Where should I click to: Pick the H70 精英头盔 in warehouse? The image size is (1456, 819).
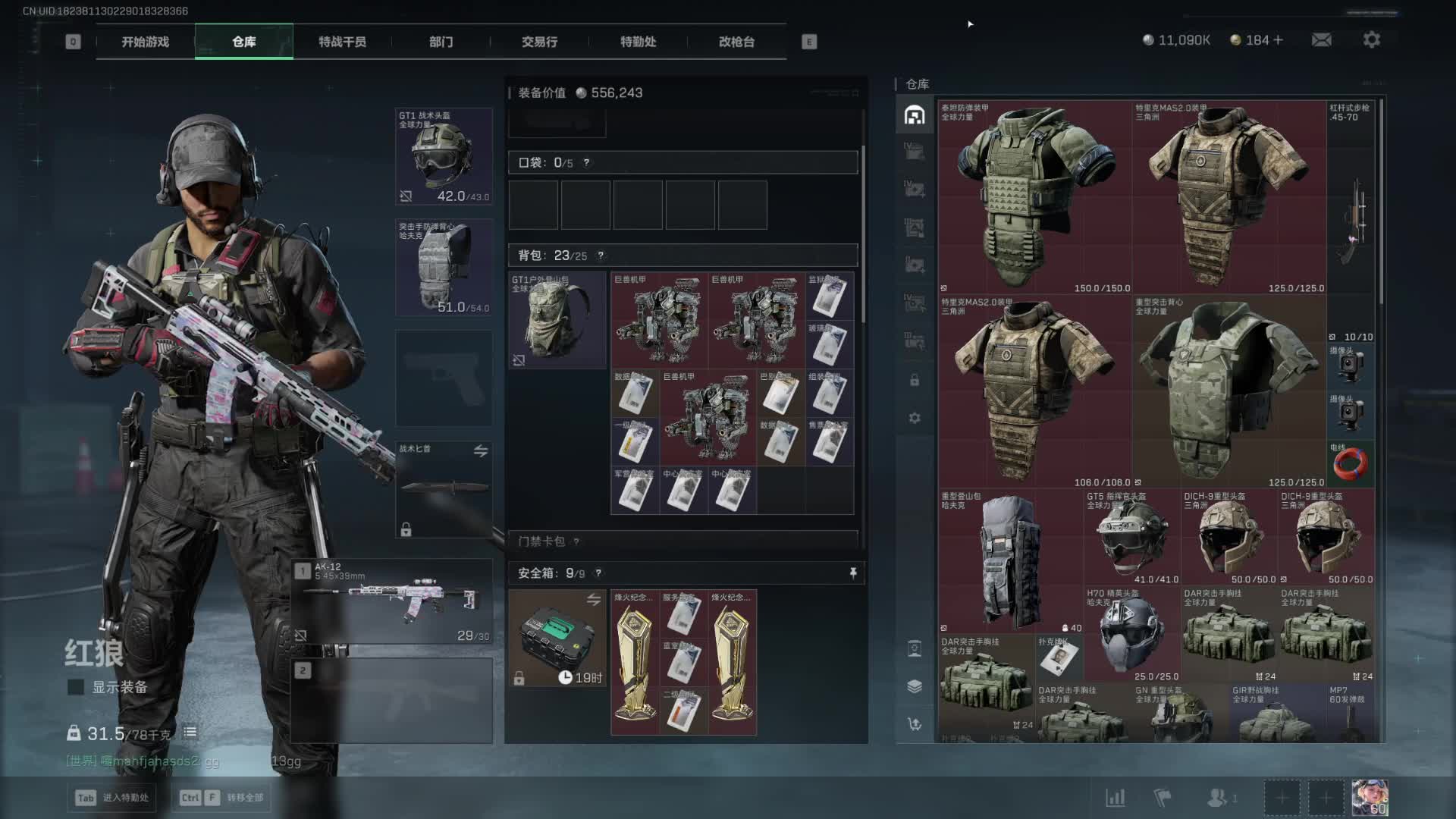pyautogui.click(x=1132, y=634)
